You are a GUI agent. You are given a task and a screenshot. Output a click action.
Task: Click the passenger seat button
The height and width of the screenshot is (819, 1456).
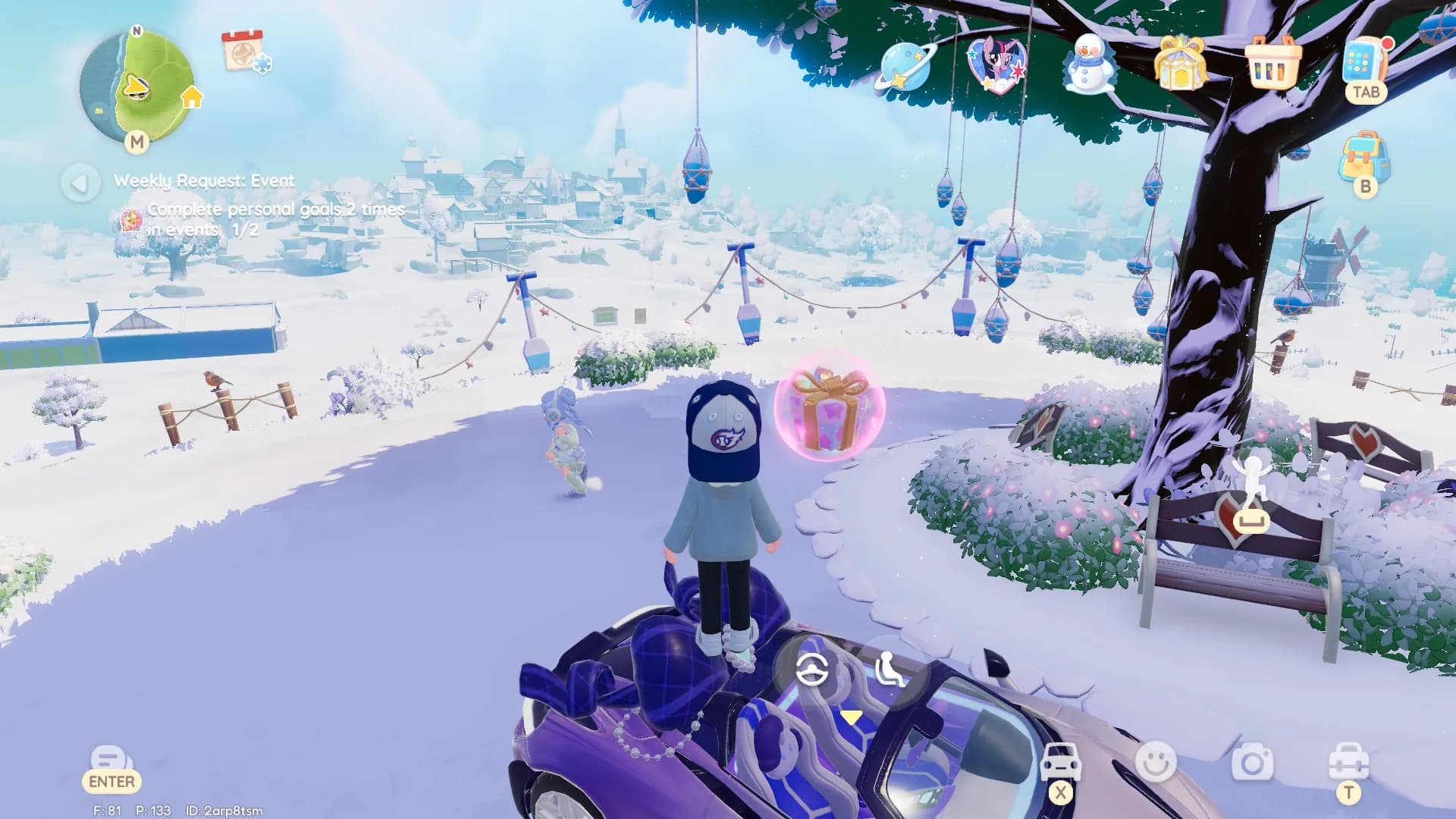(x=887, y=670)
